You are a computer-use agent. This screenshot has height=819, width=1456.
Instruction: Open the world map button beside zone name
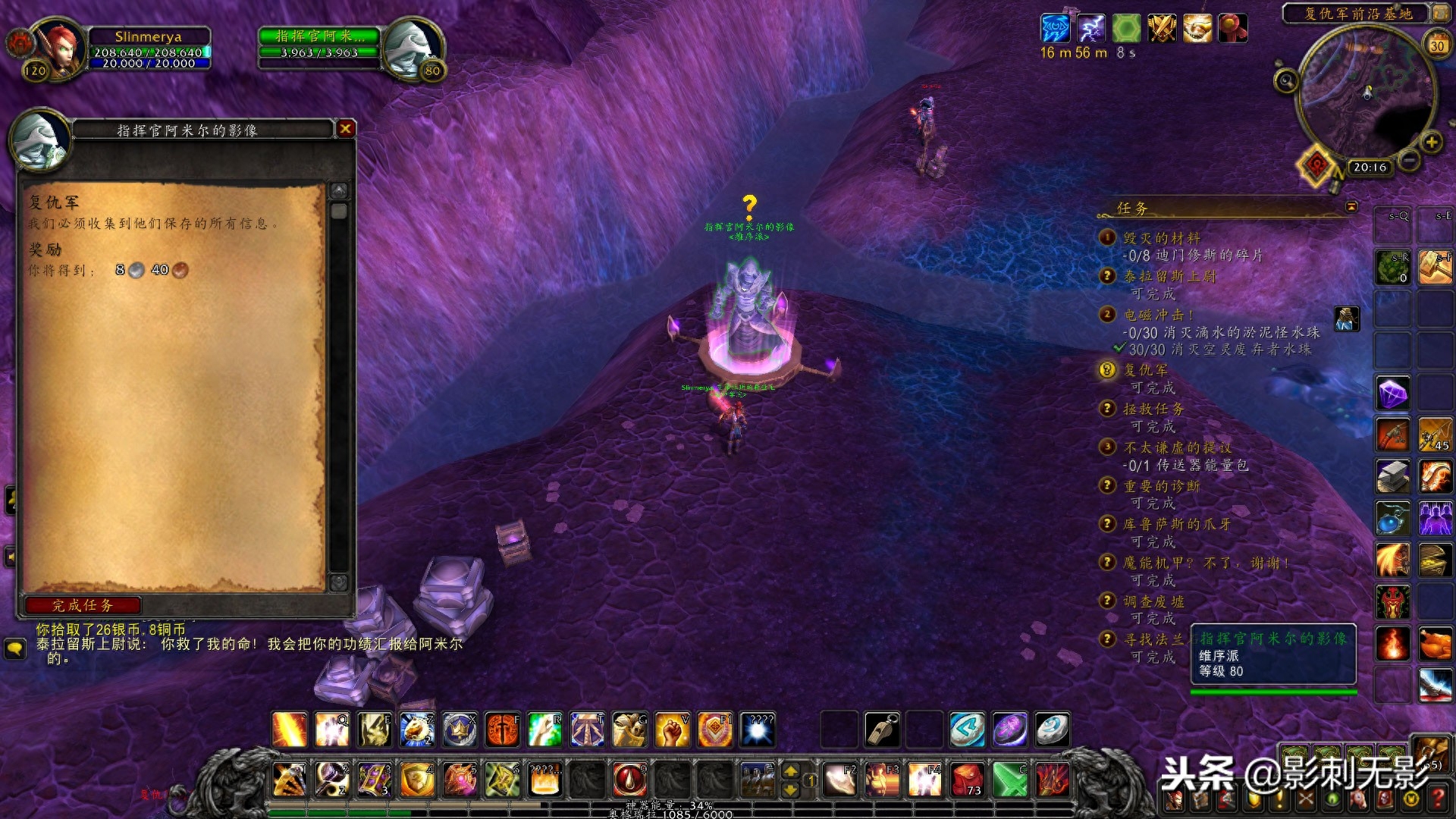coord(1439,13)
